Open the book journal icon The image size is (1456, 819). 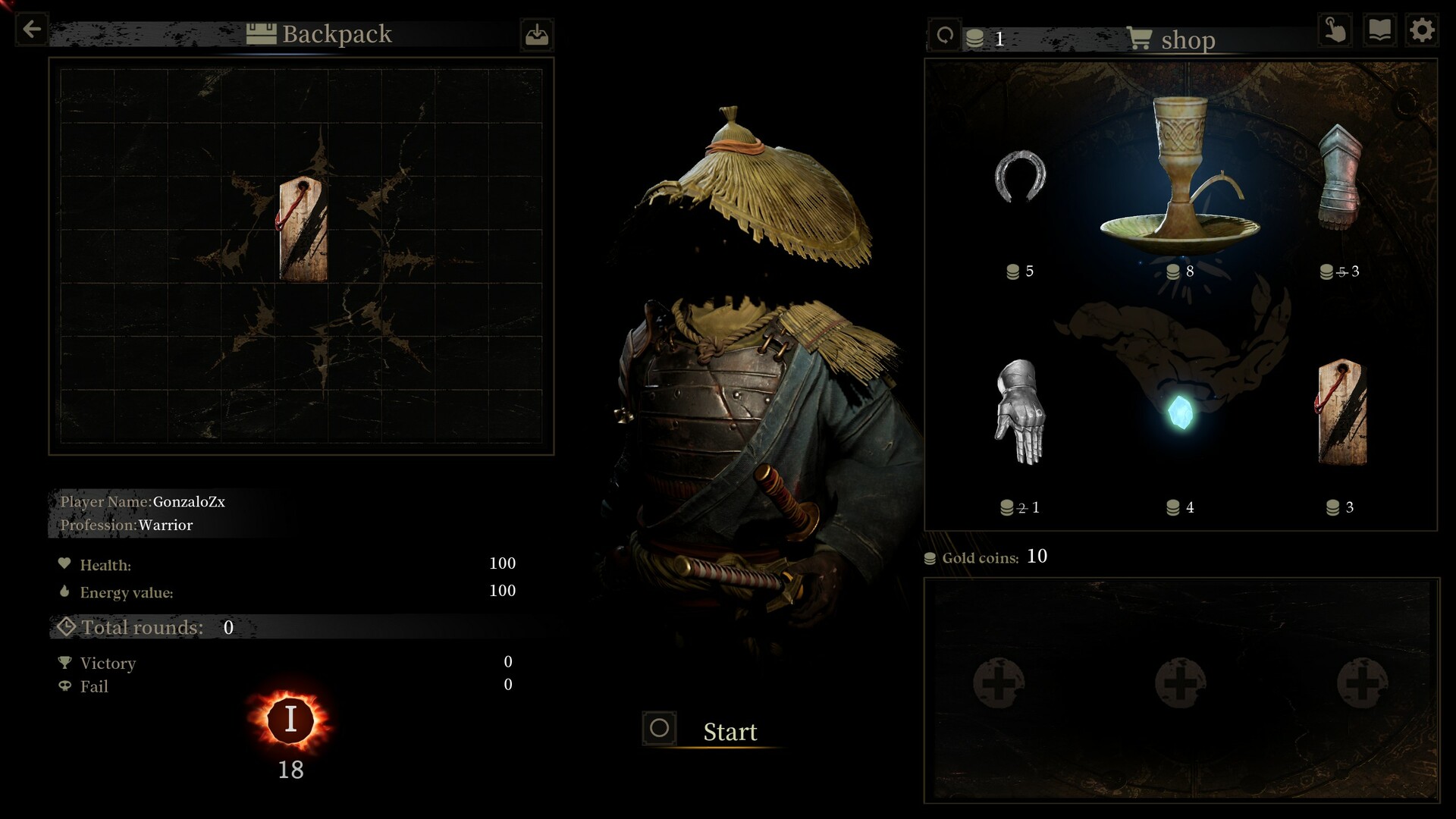pos(1379,30)
